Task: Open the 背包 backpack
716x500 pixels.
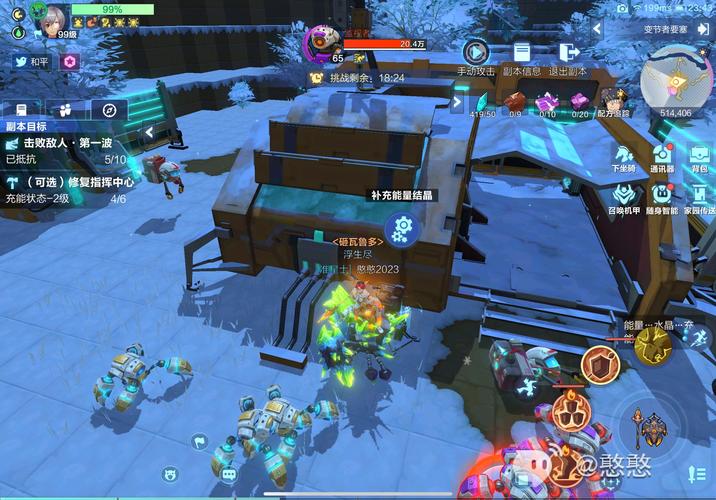Action: (698, 156)
